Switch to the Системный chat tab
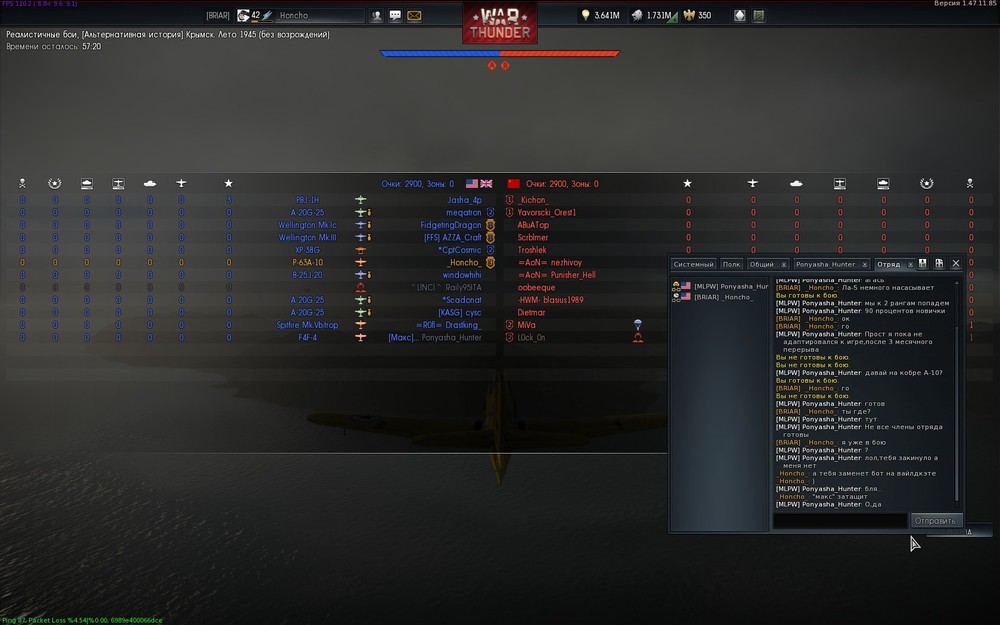Image resolution: width=1000 pixels, height=625 pixels. pyautogui.click(x=693, y=264)
